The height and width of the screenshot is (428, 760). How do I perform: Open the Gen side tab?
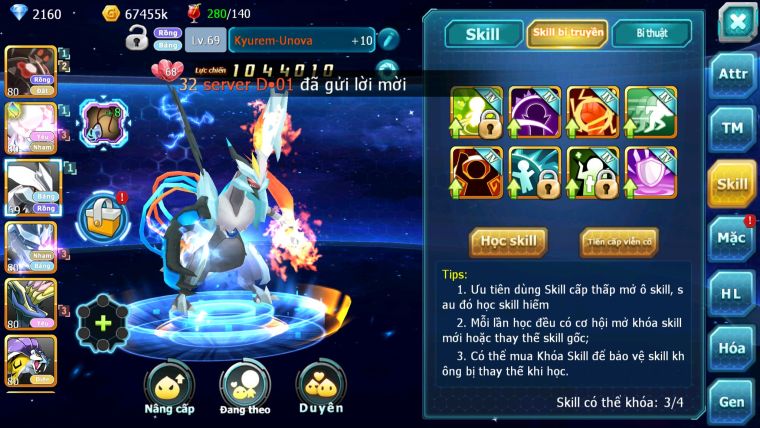[732, 401]
